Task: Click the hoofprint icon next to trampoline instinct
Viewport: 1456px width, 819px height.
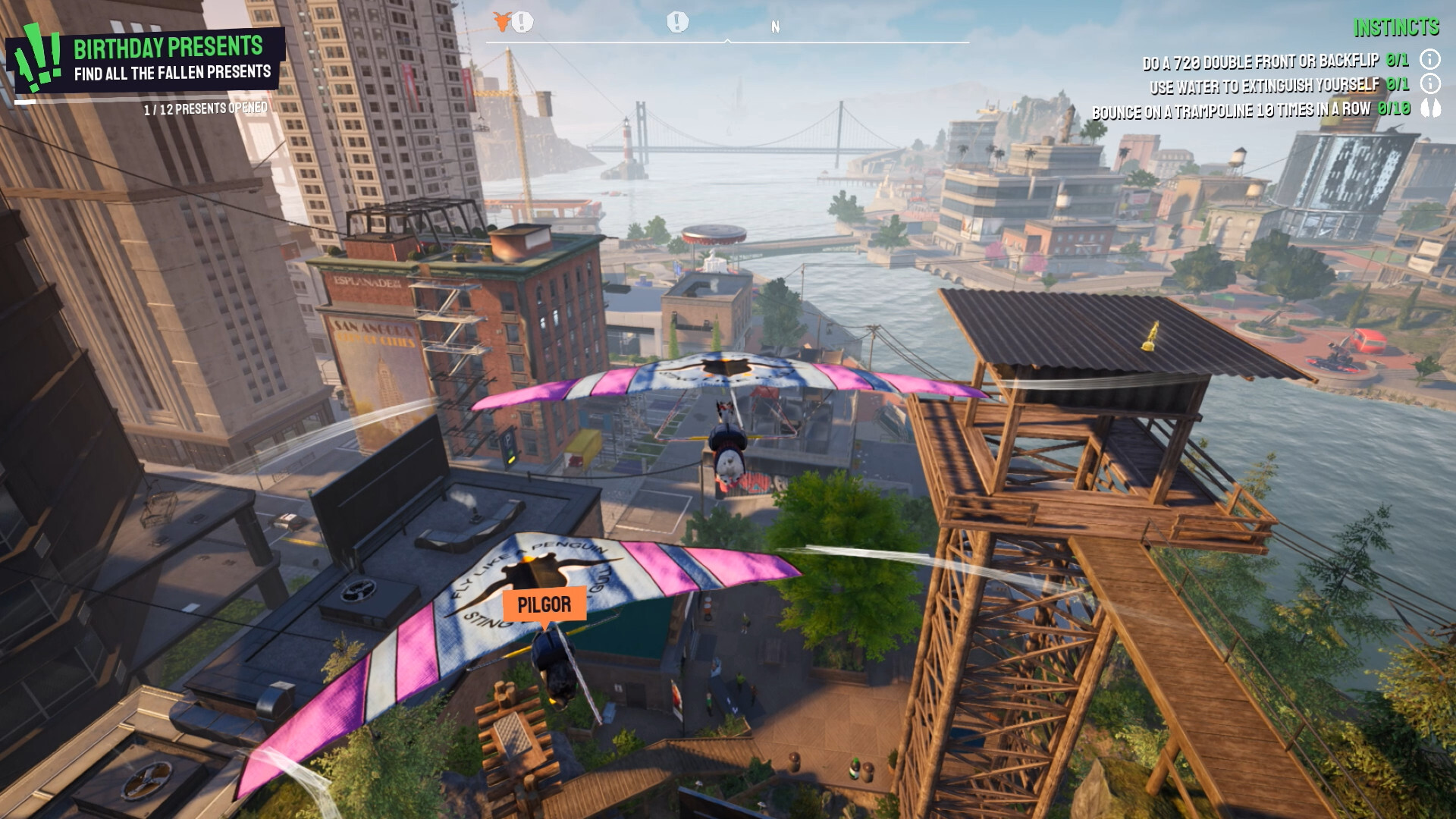Action: tap(1430, 108)
